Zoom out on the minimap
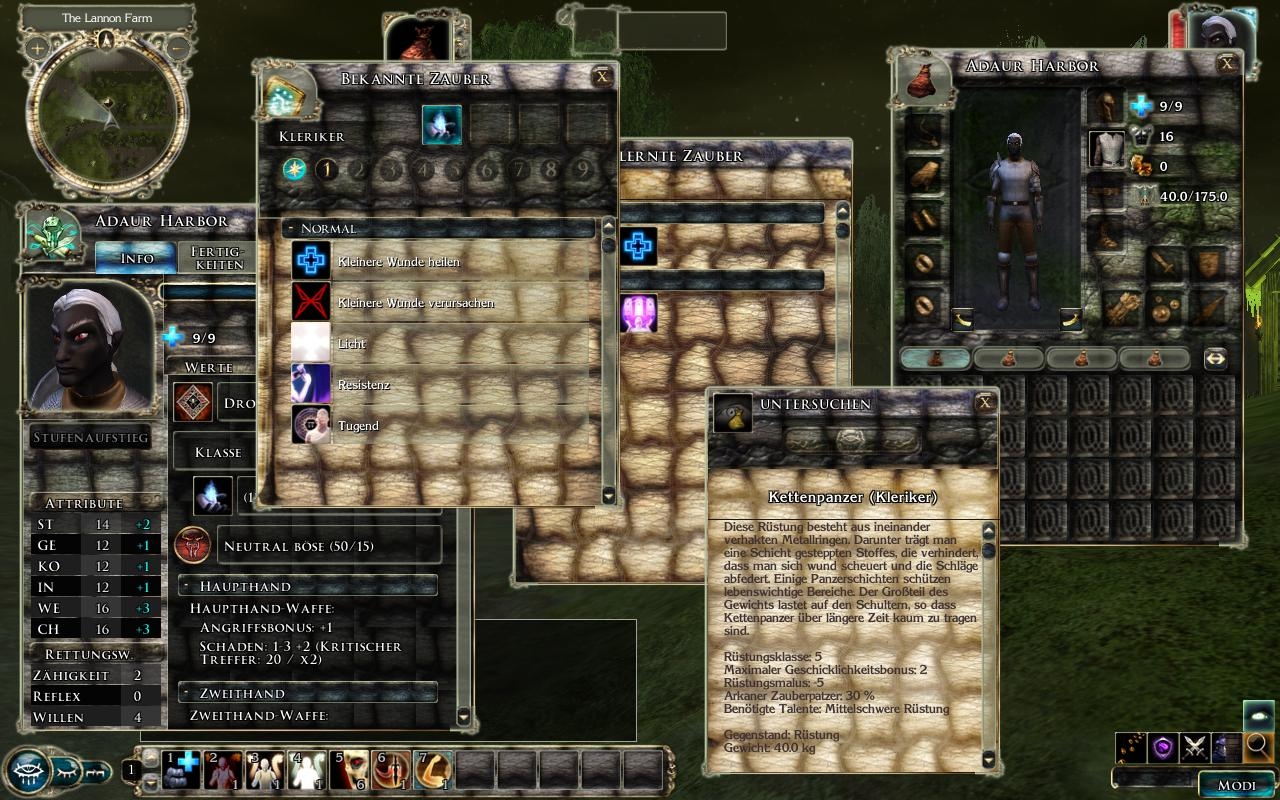1280x800 pixels. point(177,47)
